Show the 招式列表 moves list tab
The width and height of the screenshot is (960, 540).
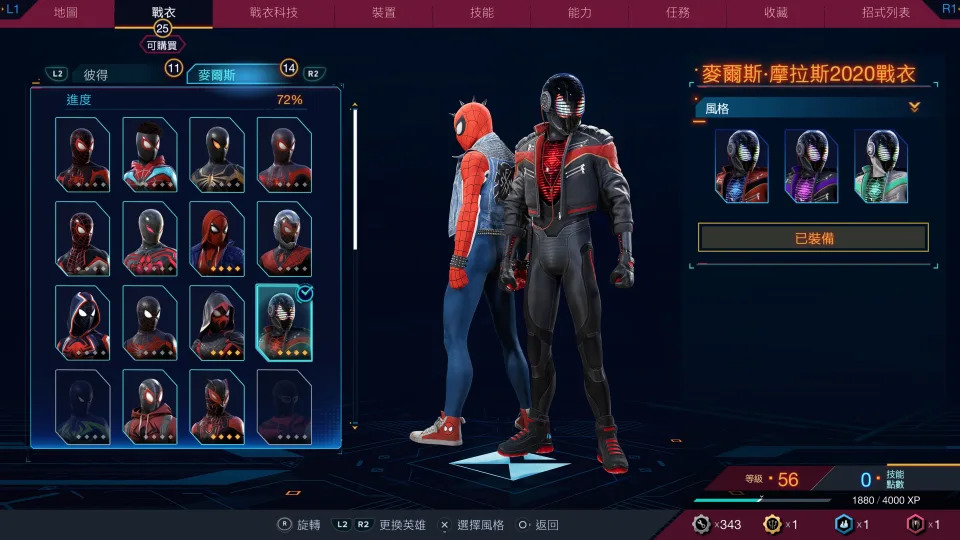(x=885, y=13)
